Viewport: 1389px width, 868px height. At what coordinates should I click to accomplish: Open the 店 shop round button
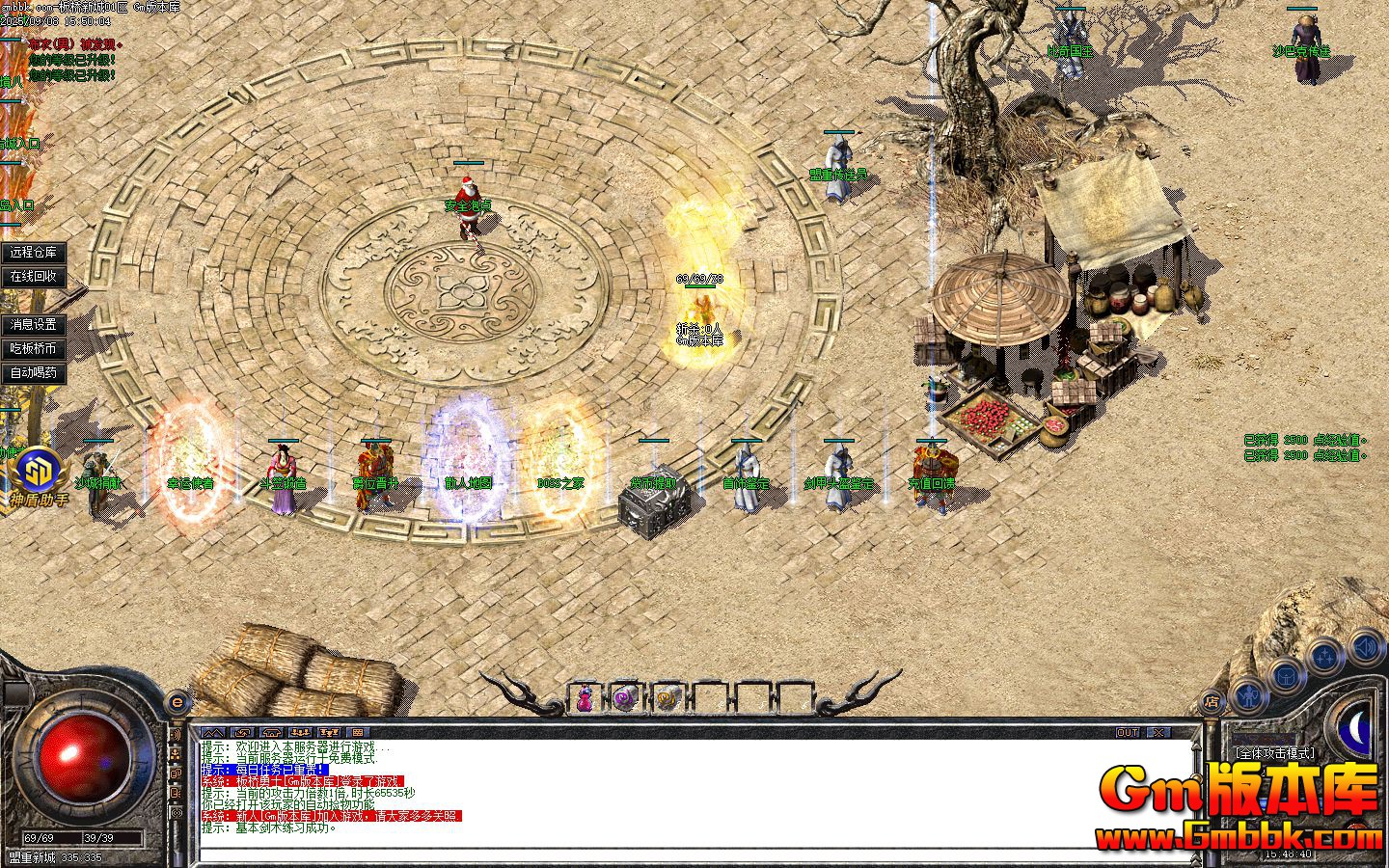pyautogui.click(x=1212, y=701)
